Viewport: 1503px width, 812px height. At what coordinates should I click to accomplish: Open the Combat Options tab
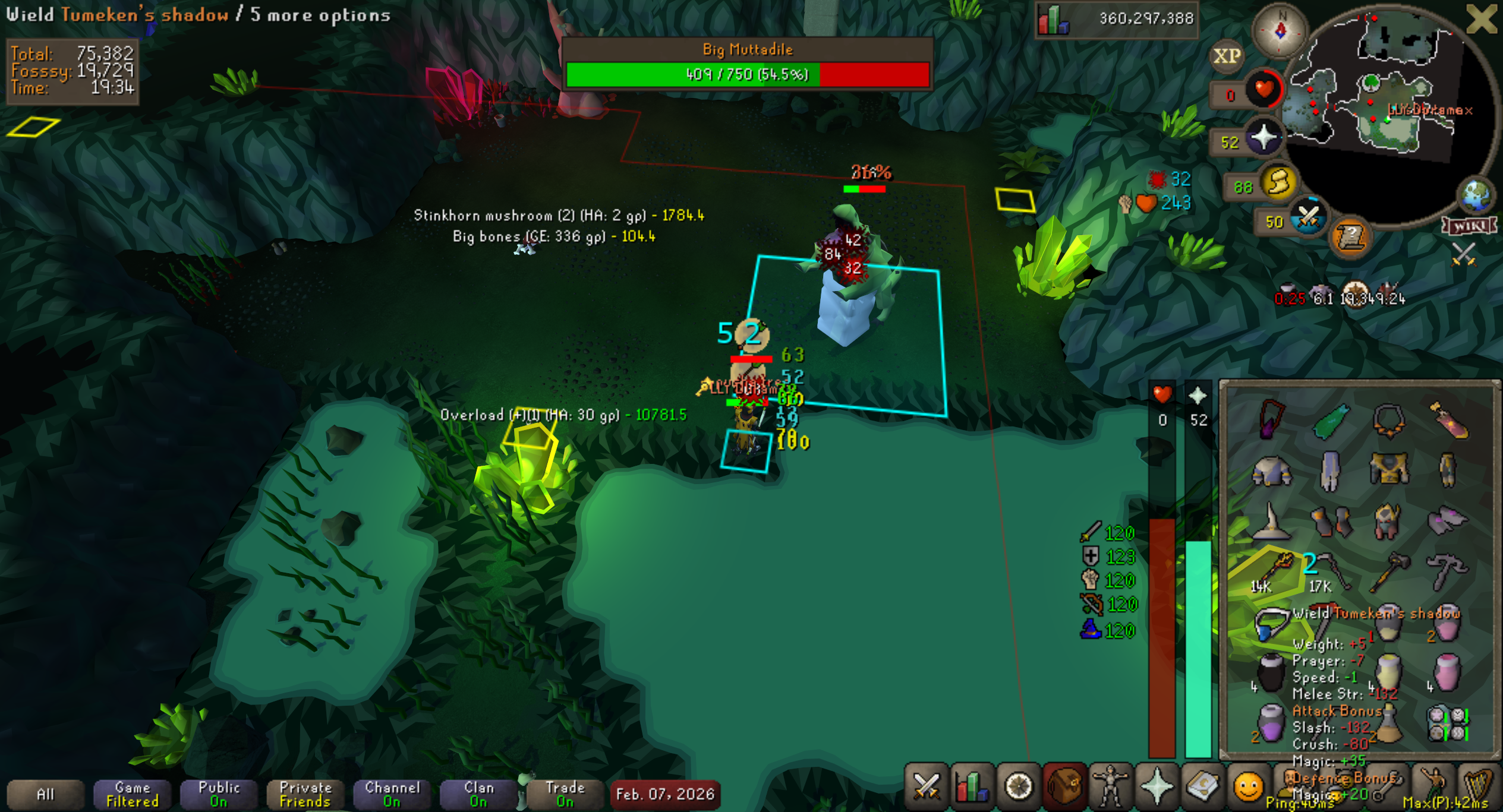click(926, 787)
